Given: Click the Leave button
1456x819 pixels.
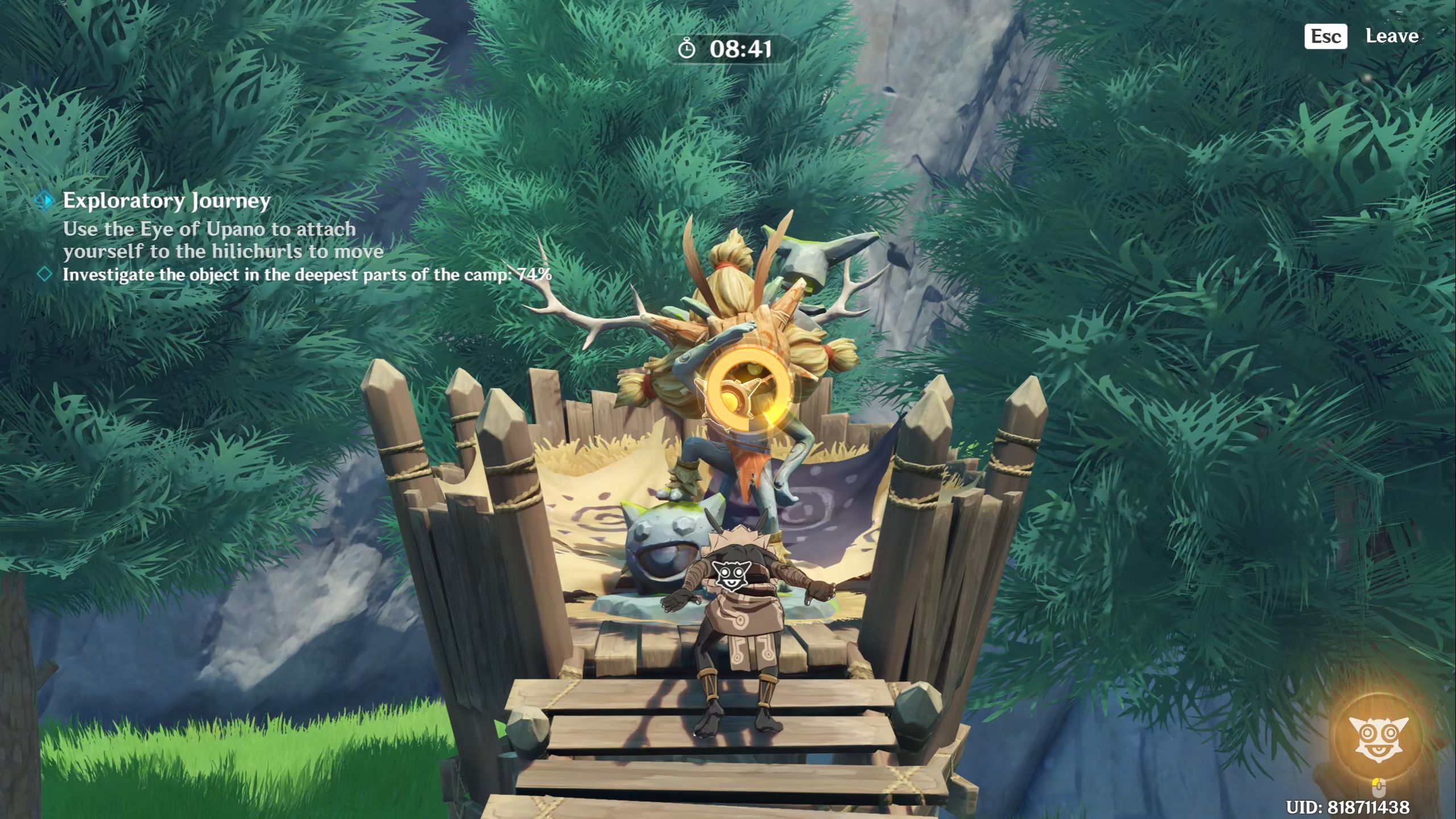Looking at the screenshot, I should (1391, 36).
